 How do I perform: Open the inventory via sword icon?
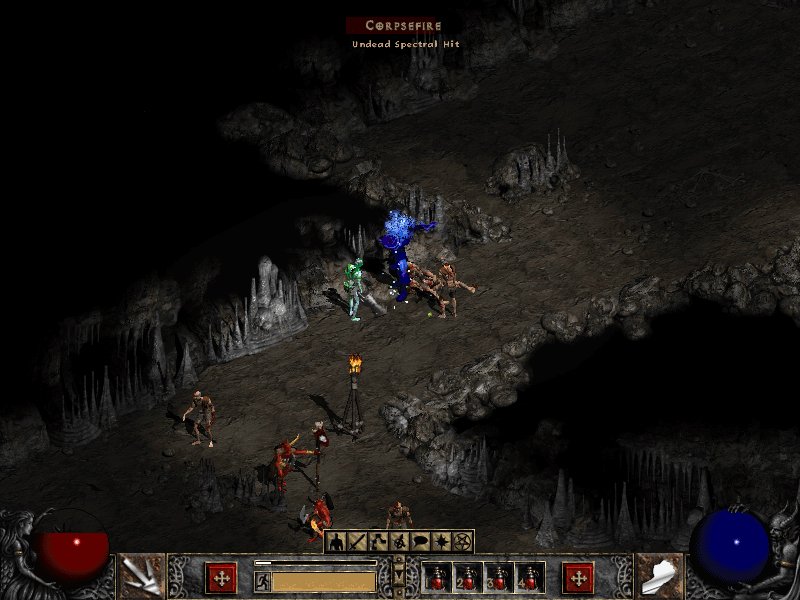356,542
